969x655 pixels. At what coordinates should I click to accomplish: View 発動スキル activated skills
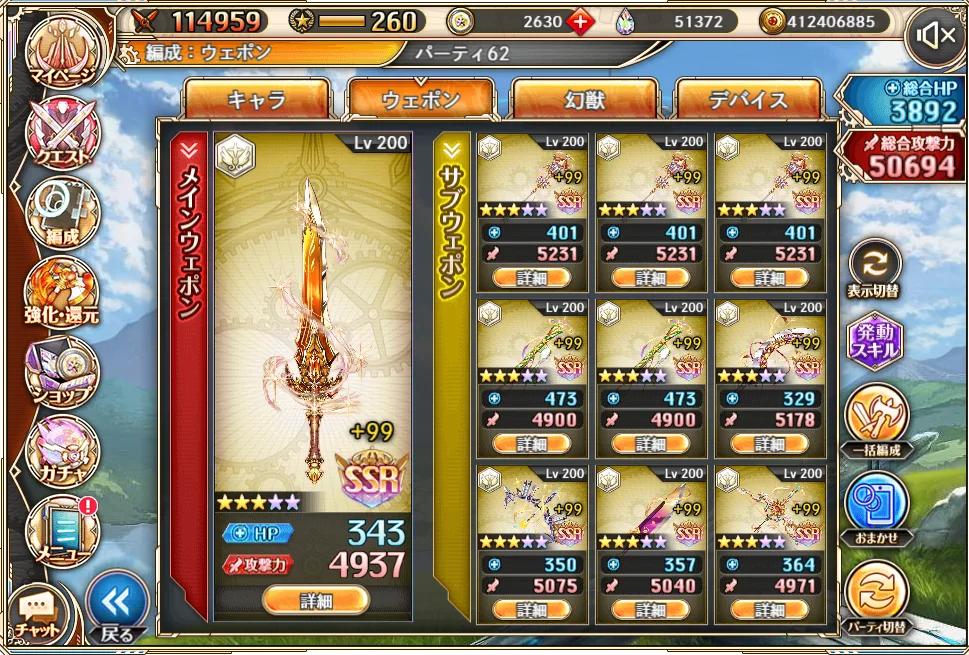pos(874,342)
